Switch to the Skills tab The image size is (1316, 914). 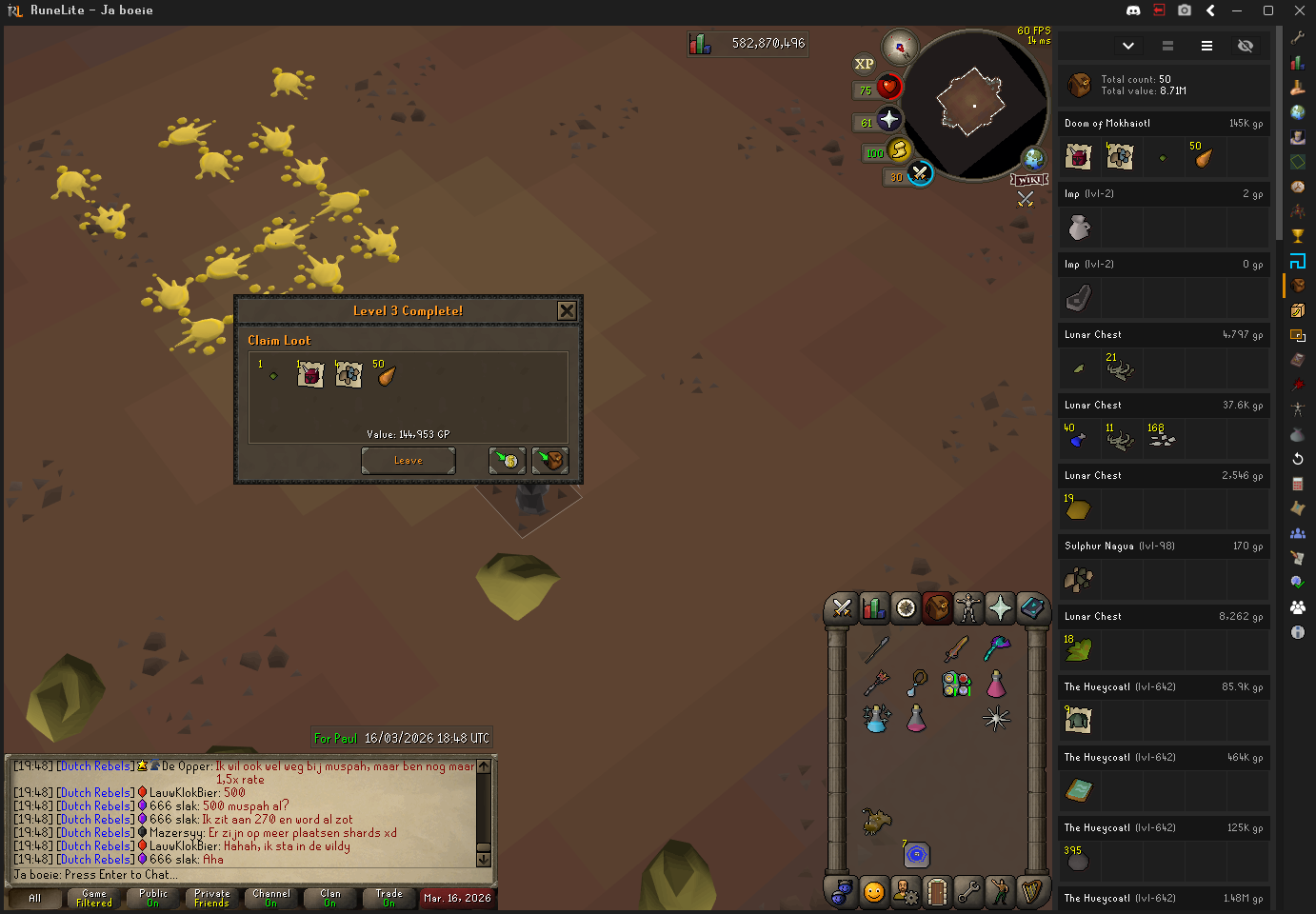(874, 607)
